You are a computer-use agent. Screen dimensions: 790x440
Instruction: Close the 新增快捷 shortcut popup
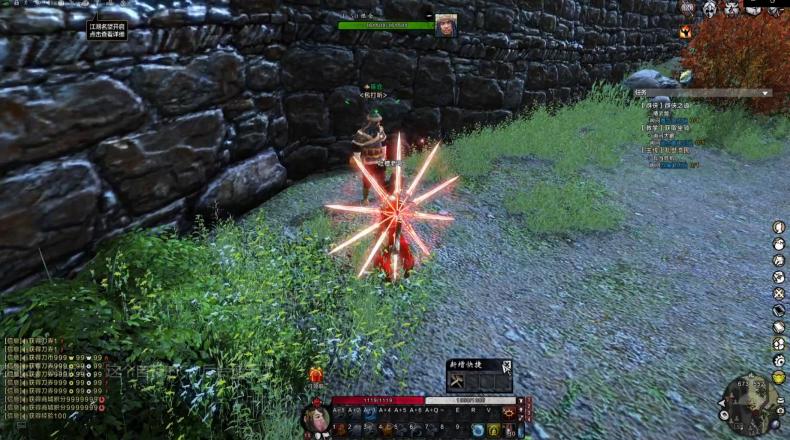click(507, 365)
